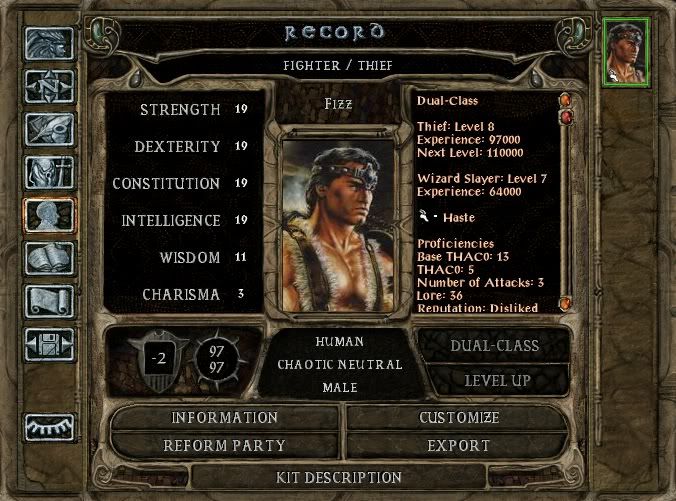The height and width of the screenshot is (501, 676).
Task: Click the Dual-Class button
Action: [x=496, y=346]
